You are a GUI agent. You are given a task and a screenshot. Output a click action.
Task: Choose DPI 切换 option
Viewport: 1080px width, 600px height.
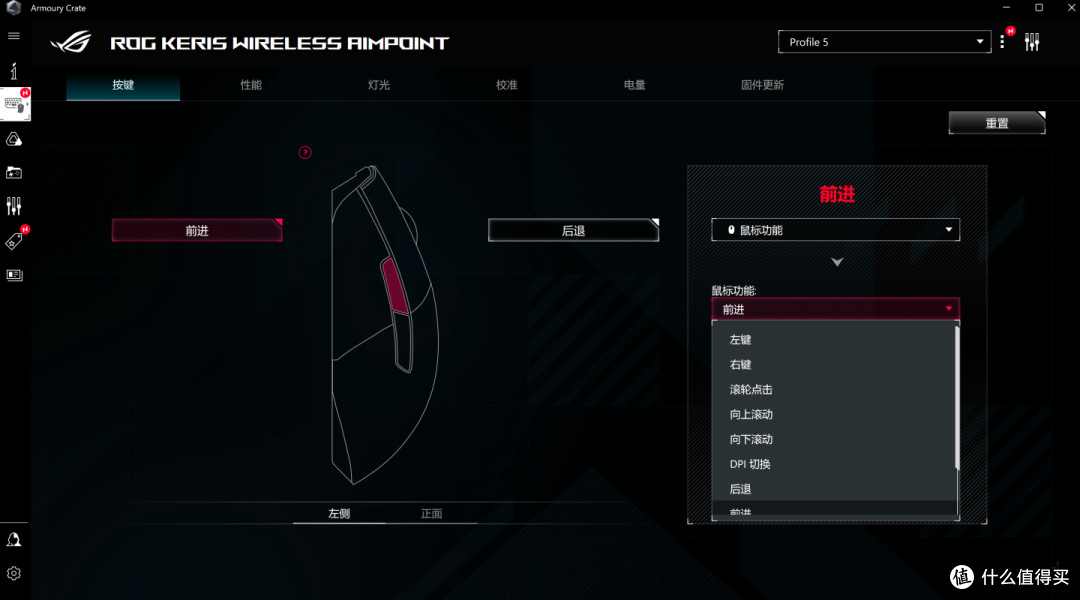750,464
